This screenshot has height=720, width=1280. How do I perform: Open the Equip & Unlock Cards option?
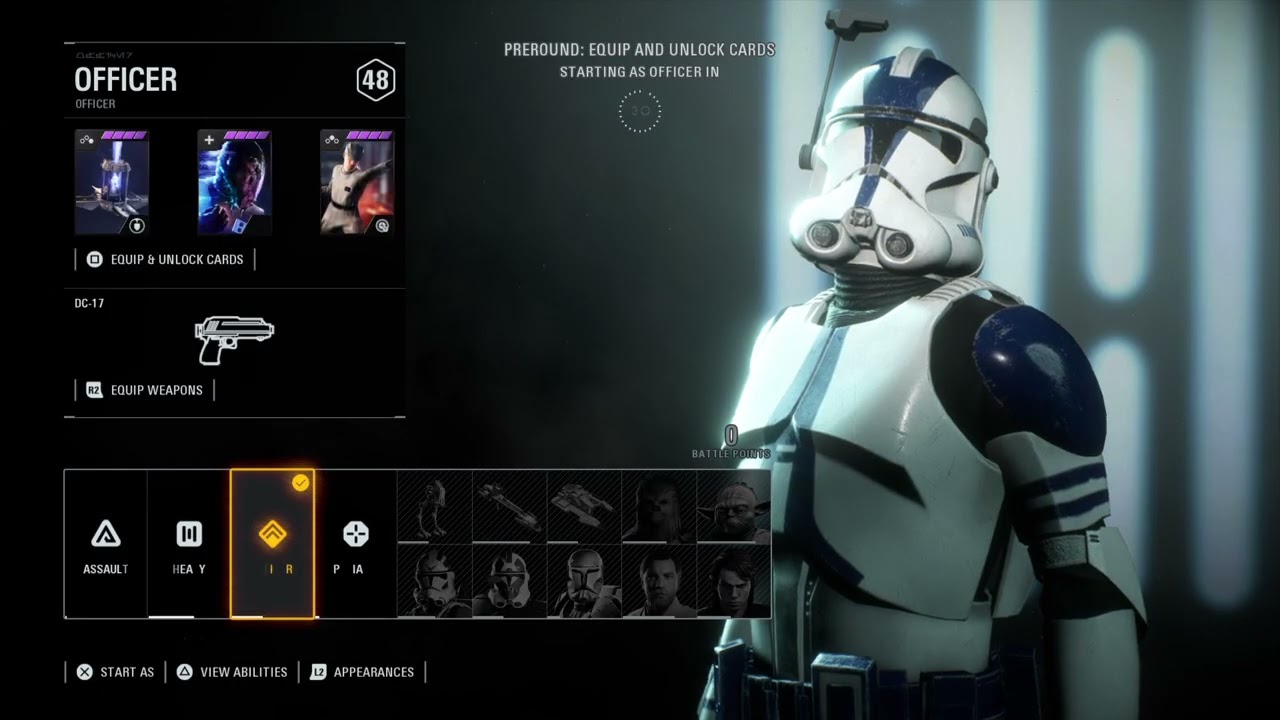(166, 259)
